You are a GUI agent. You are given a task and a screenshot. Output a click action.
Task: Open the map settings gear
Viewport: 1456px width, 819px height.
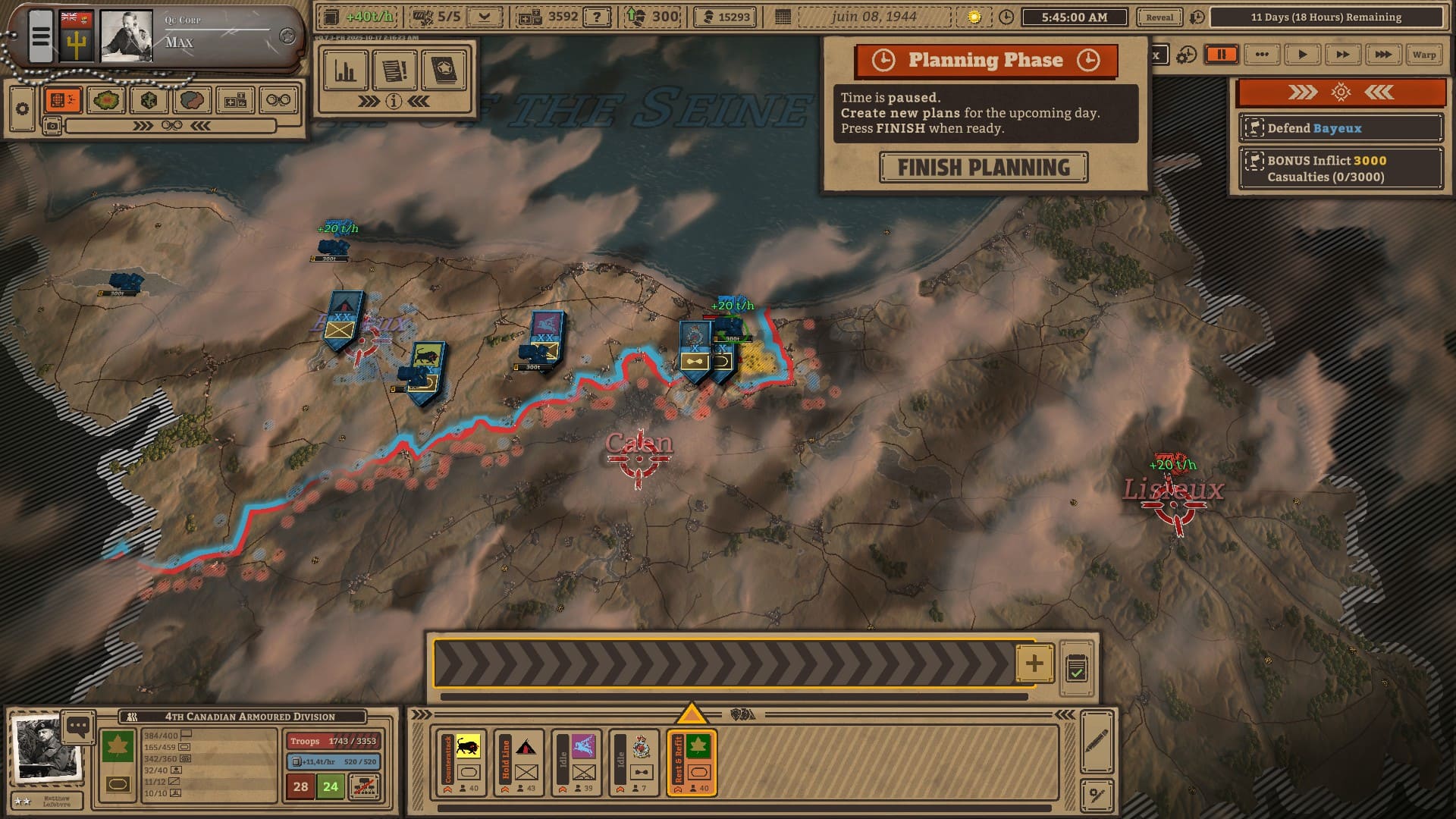pyautogui.click(x=22, y=109)
